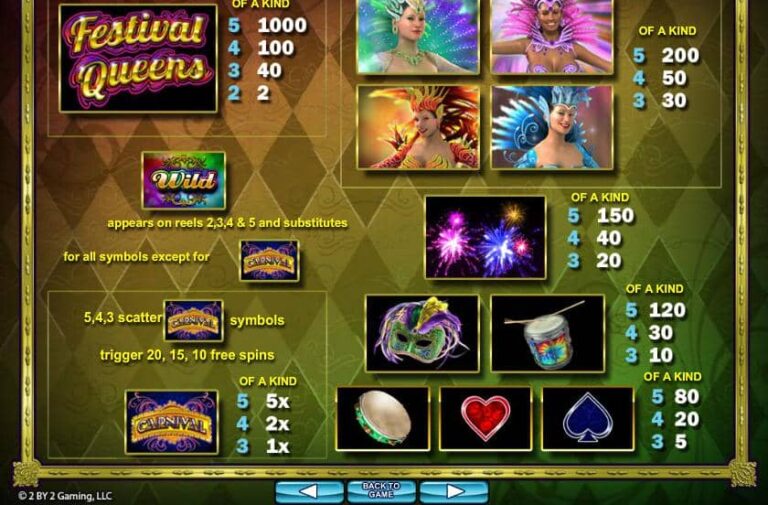Click the Back to Game button

click(381, 490)
